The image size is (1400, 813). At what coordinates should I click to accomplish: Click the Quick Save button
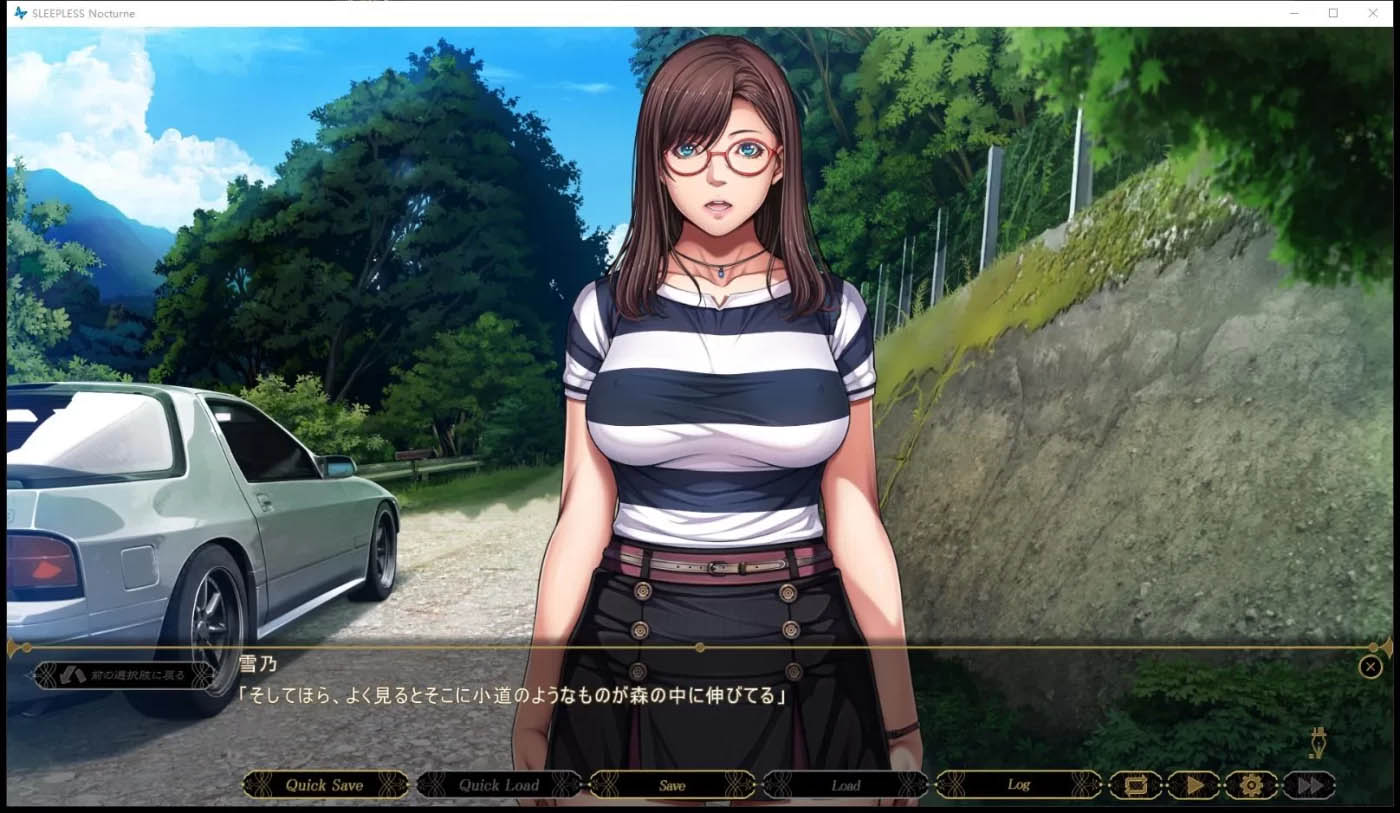[325, 785]
